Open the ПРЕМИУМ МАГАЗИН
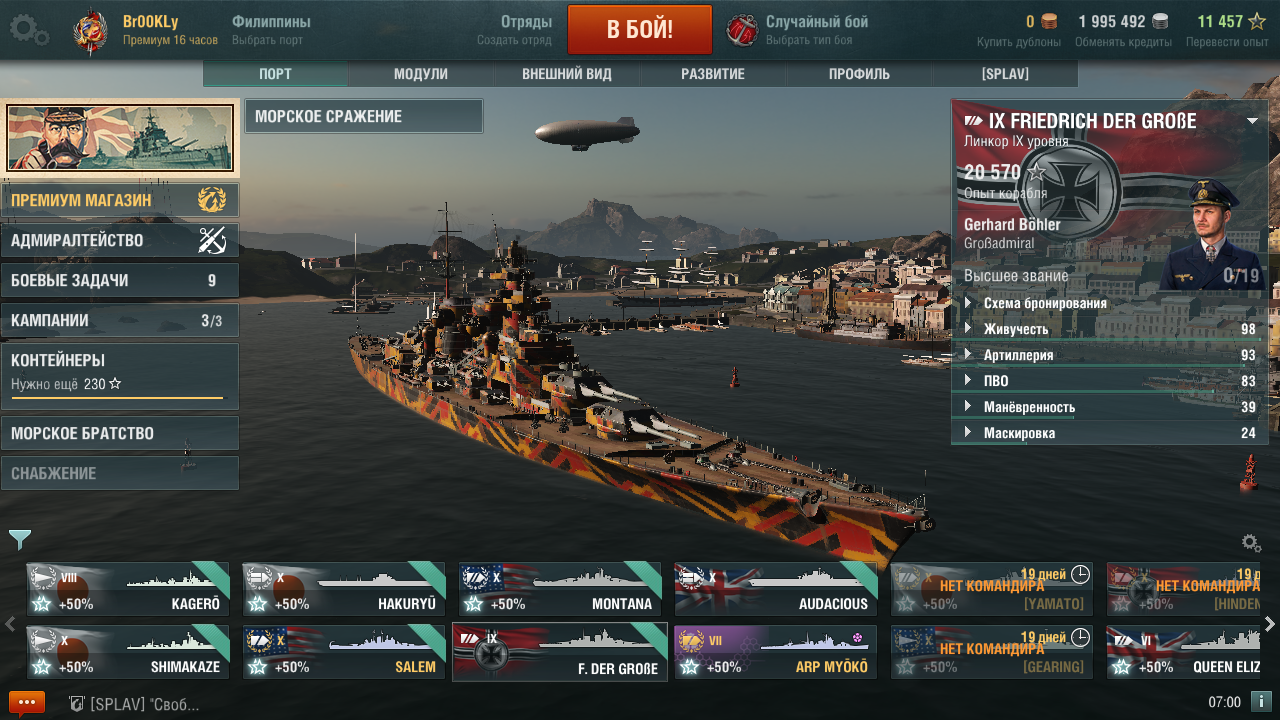 pos(120,200)
